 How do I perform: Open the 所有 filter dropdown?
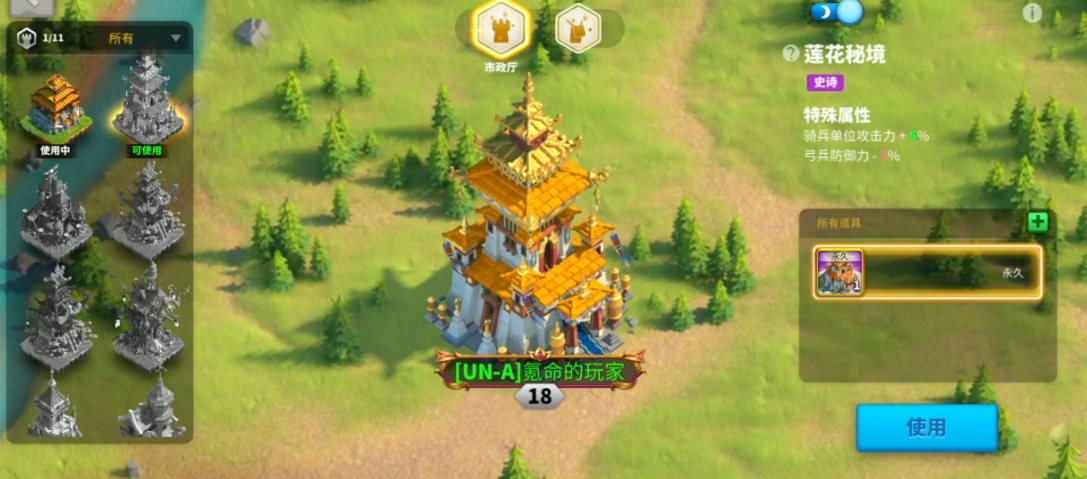145,39
